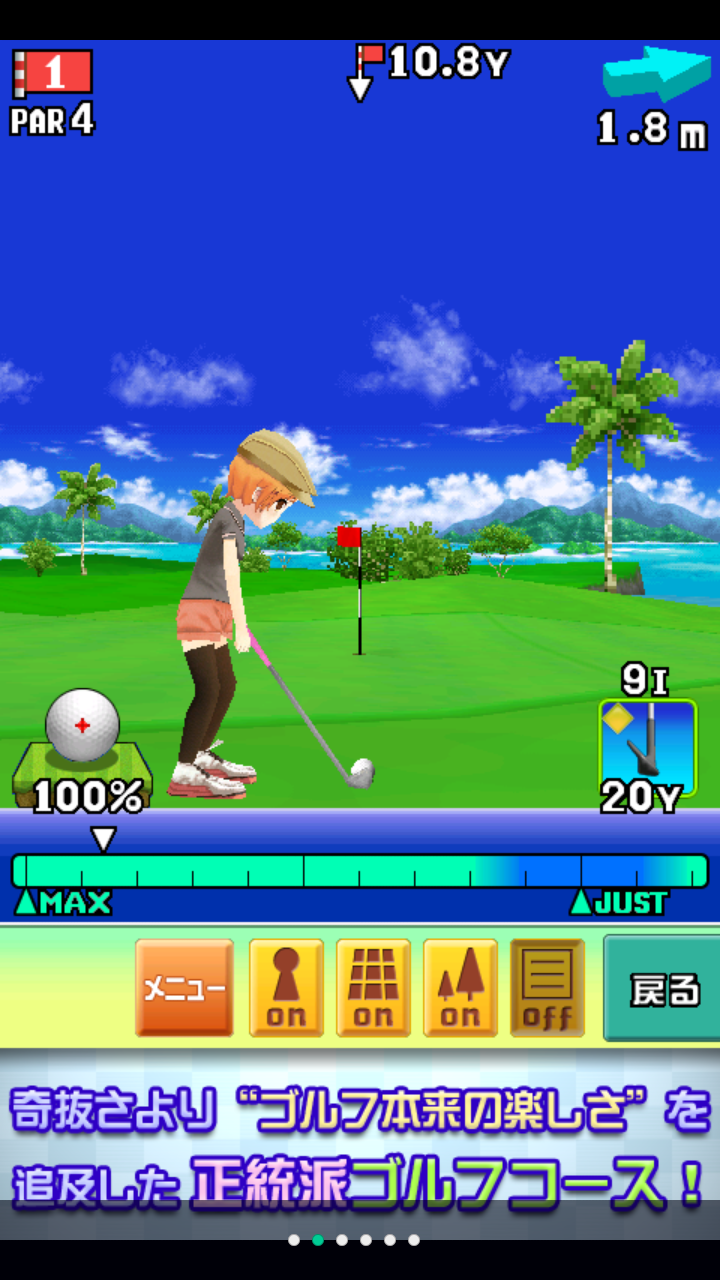Adjust the golf ball impact point icon
Image resolution: width=720 pixels, height=1280 pixels.
pyautogui.click(x=83, y=725)
